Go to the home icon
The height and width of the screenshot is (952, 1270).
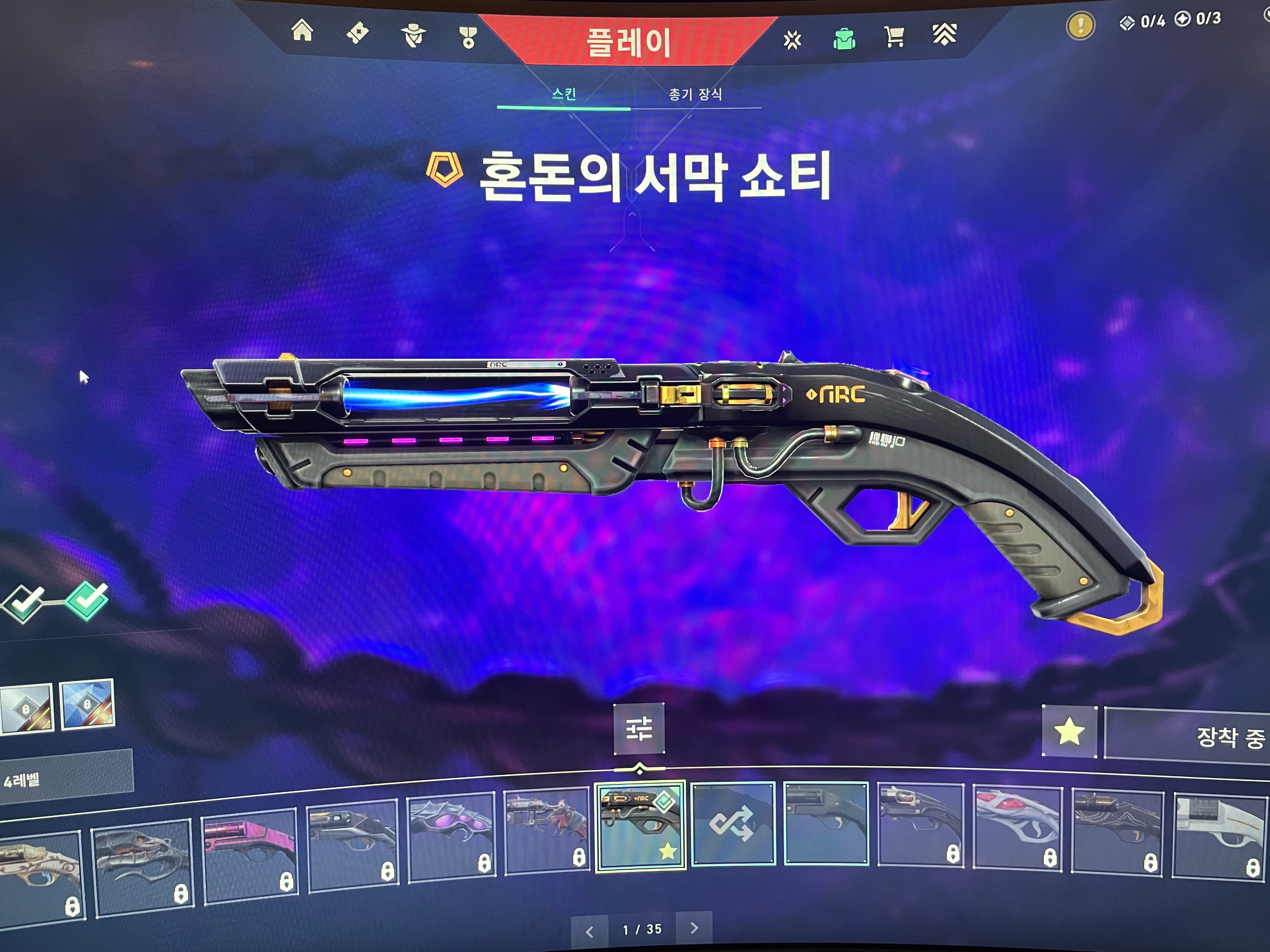tap(303, 31)
